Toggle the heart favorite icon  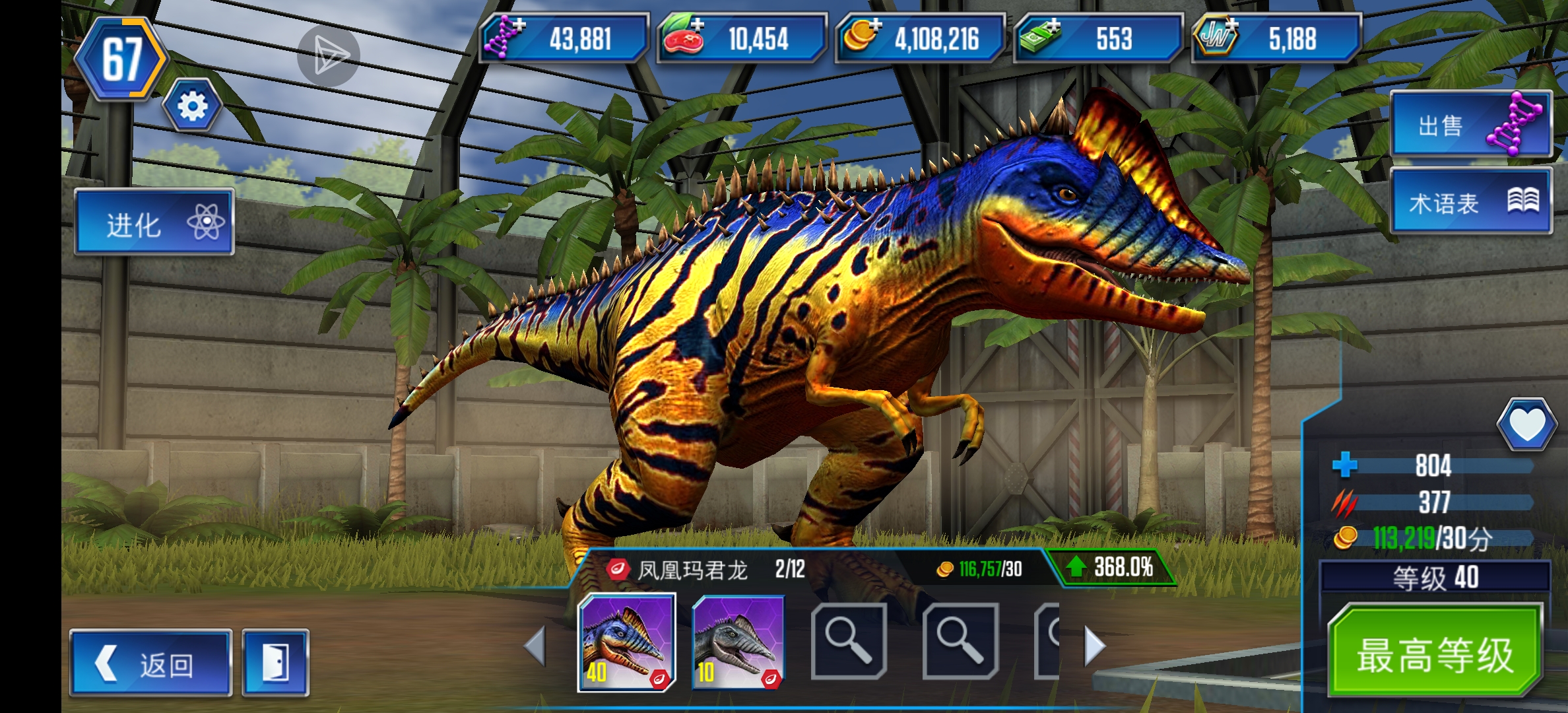click(x=1526, y=424)
